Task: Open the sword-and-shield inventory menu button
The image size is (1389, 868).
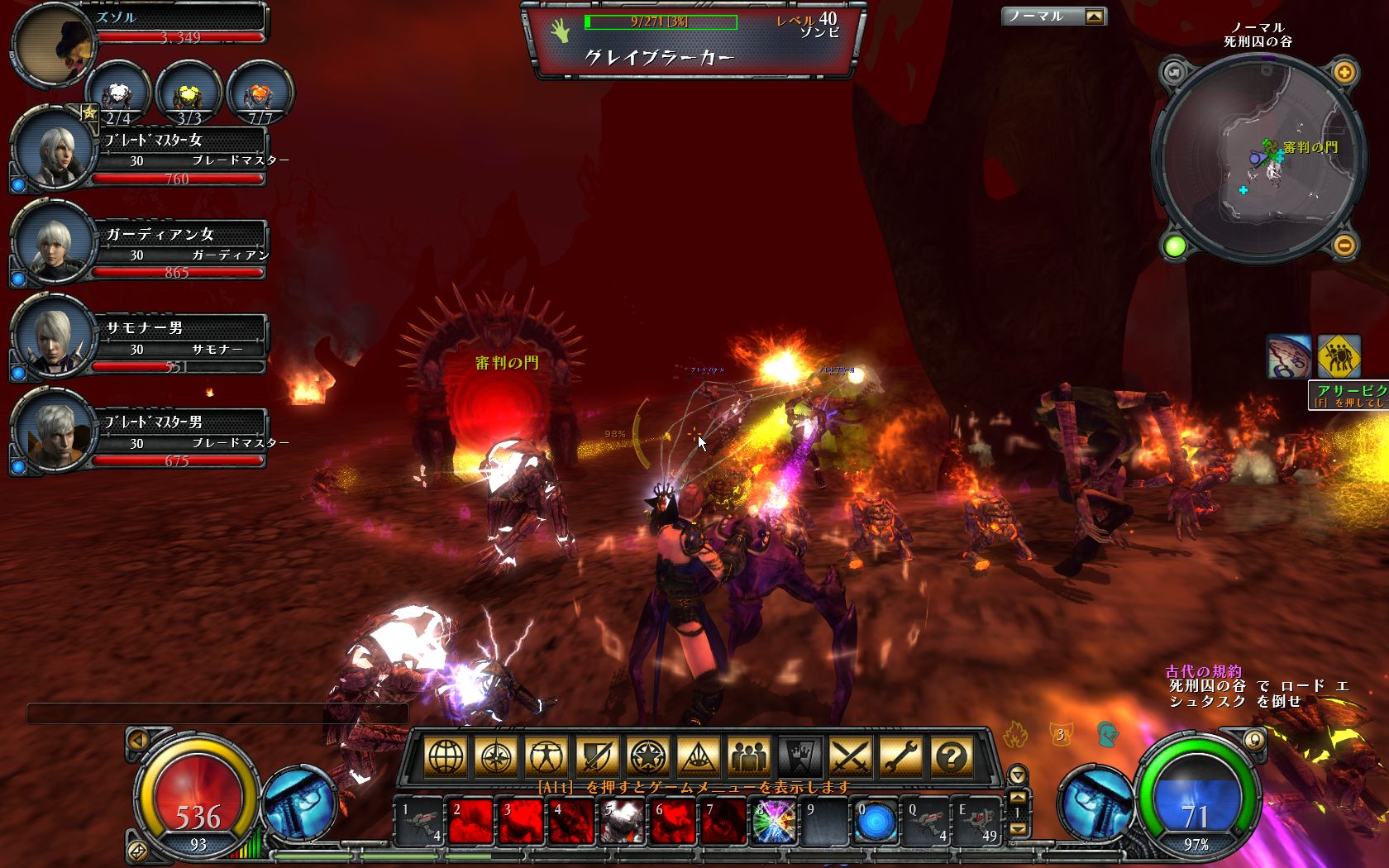Action: 597,756
